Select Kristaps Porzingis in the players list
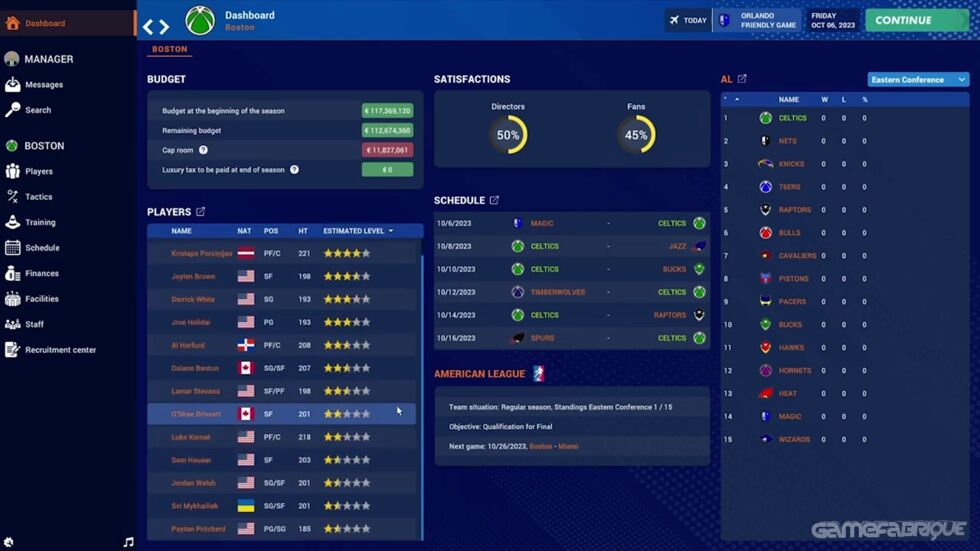Screen dimensions: 980x551 coord(202,254)
